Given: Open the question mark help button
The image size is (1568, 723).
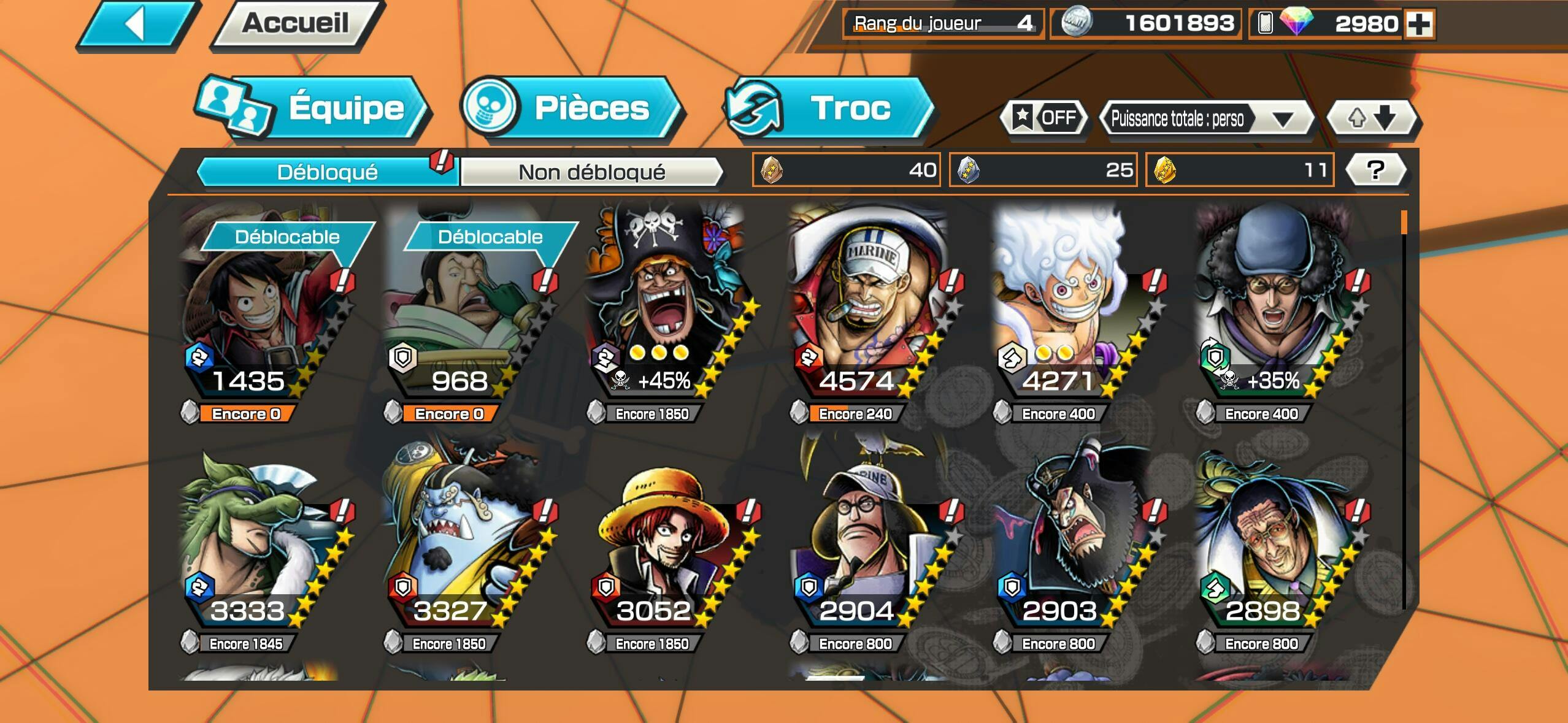Looking at the screenshot, I should pyautogui.click(x=1375, y=170).
